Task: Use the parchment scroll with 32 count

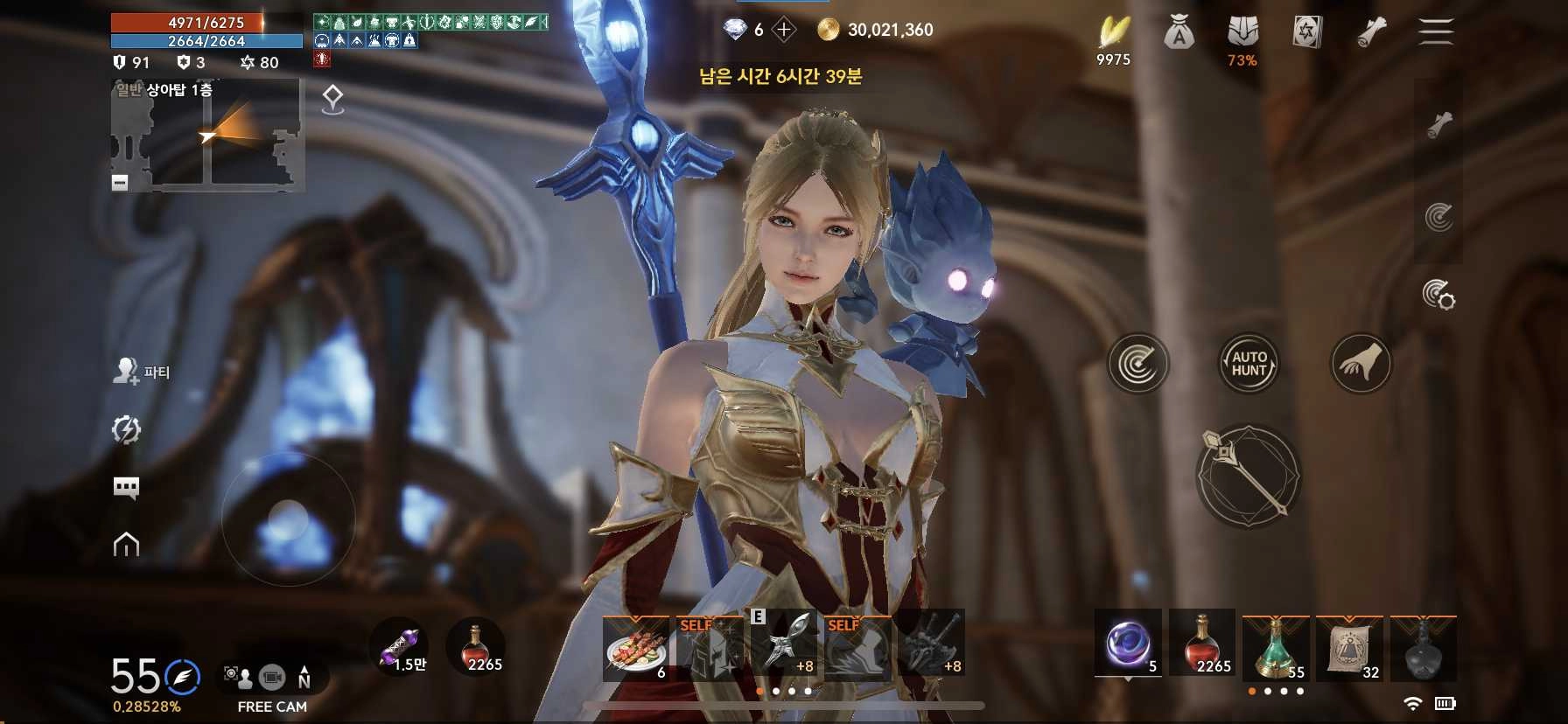Action: [1349, 649]
